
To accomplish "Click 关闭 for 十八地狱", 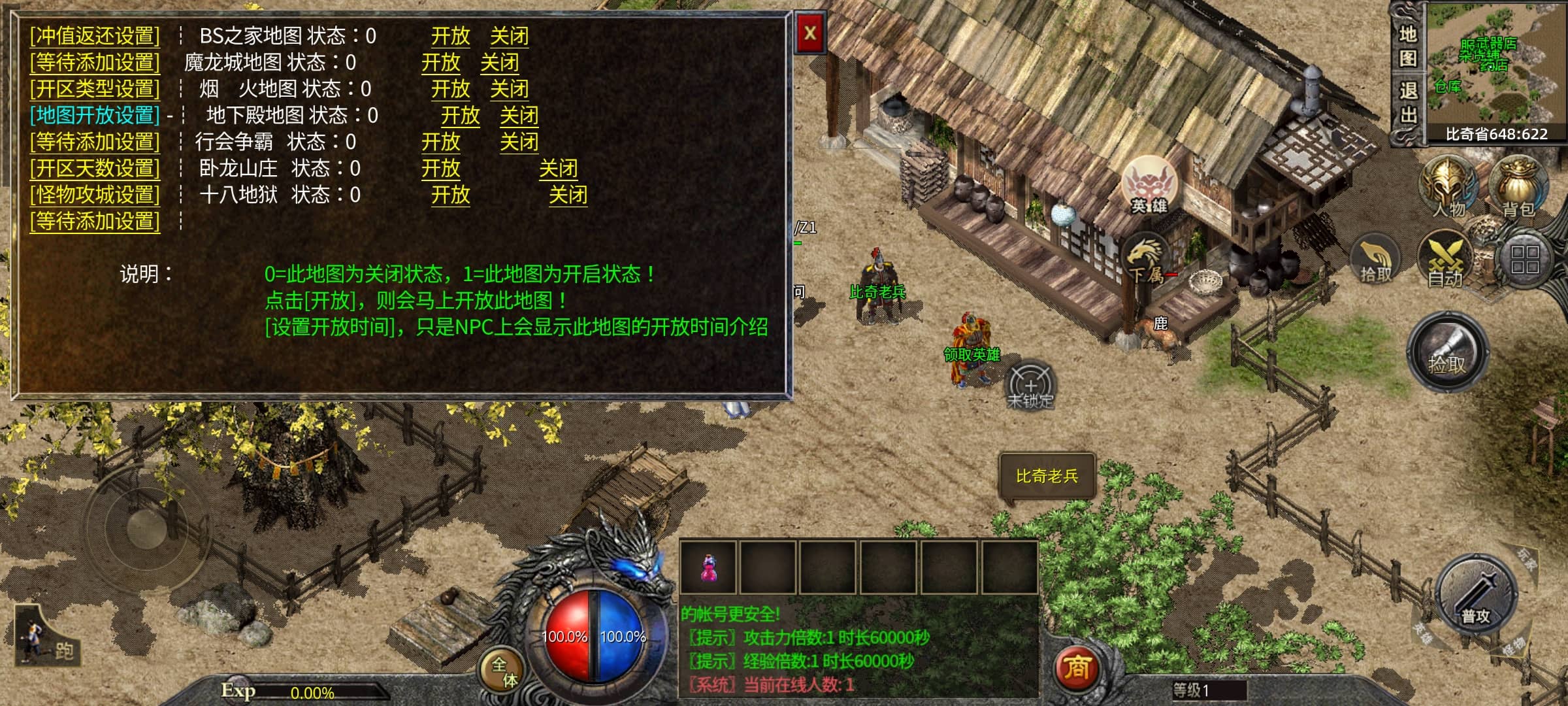I will pos(568,195).
